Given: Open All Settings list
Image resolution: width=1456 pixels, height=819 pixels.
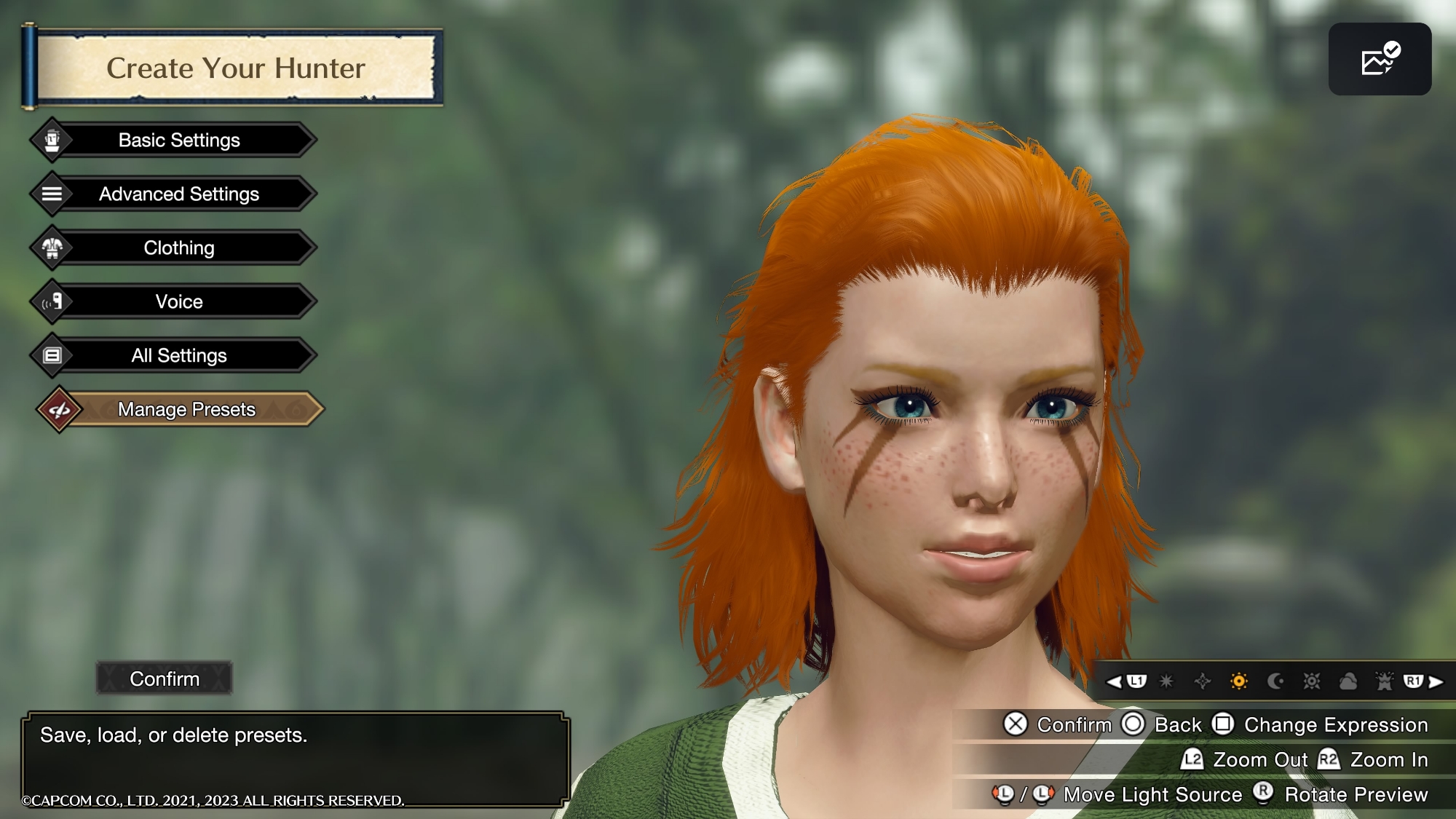Looking at the screenshot, I should [x=178, y=355].
